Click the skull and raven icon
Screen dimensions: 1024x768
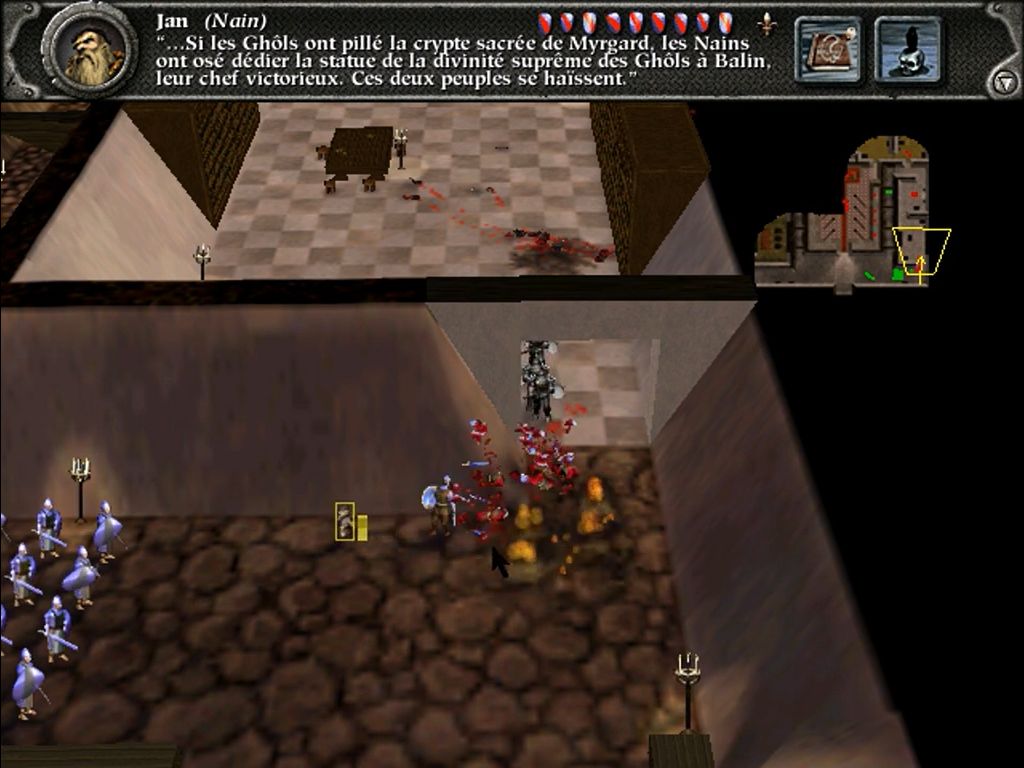908,49
